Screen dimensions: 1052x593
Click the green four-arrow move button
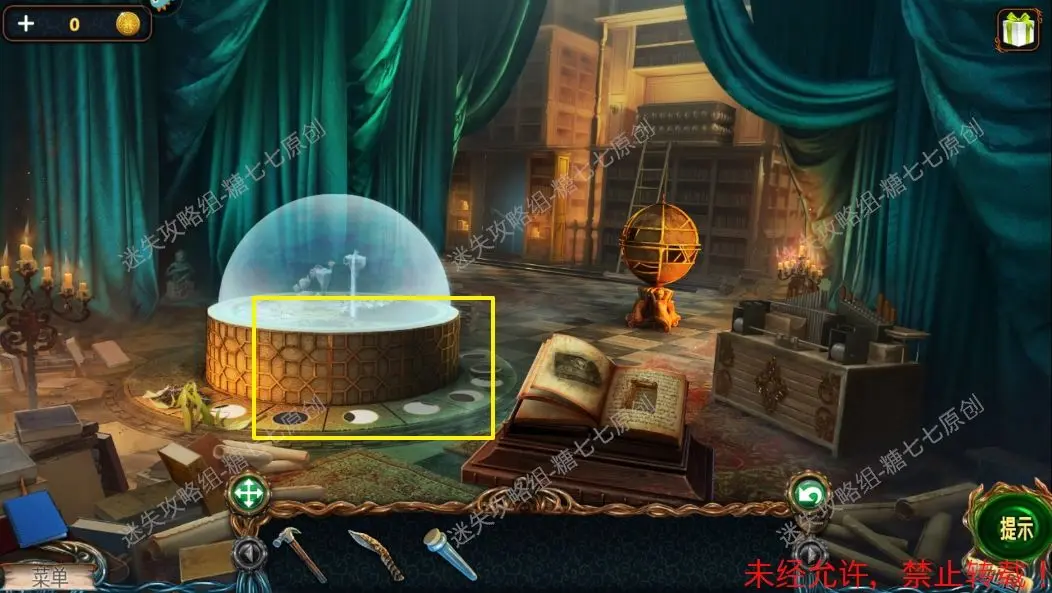246,493
